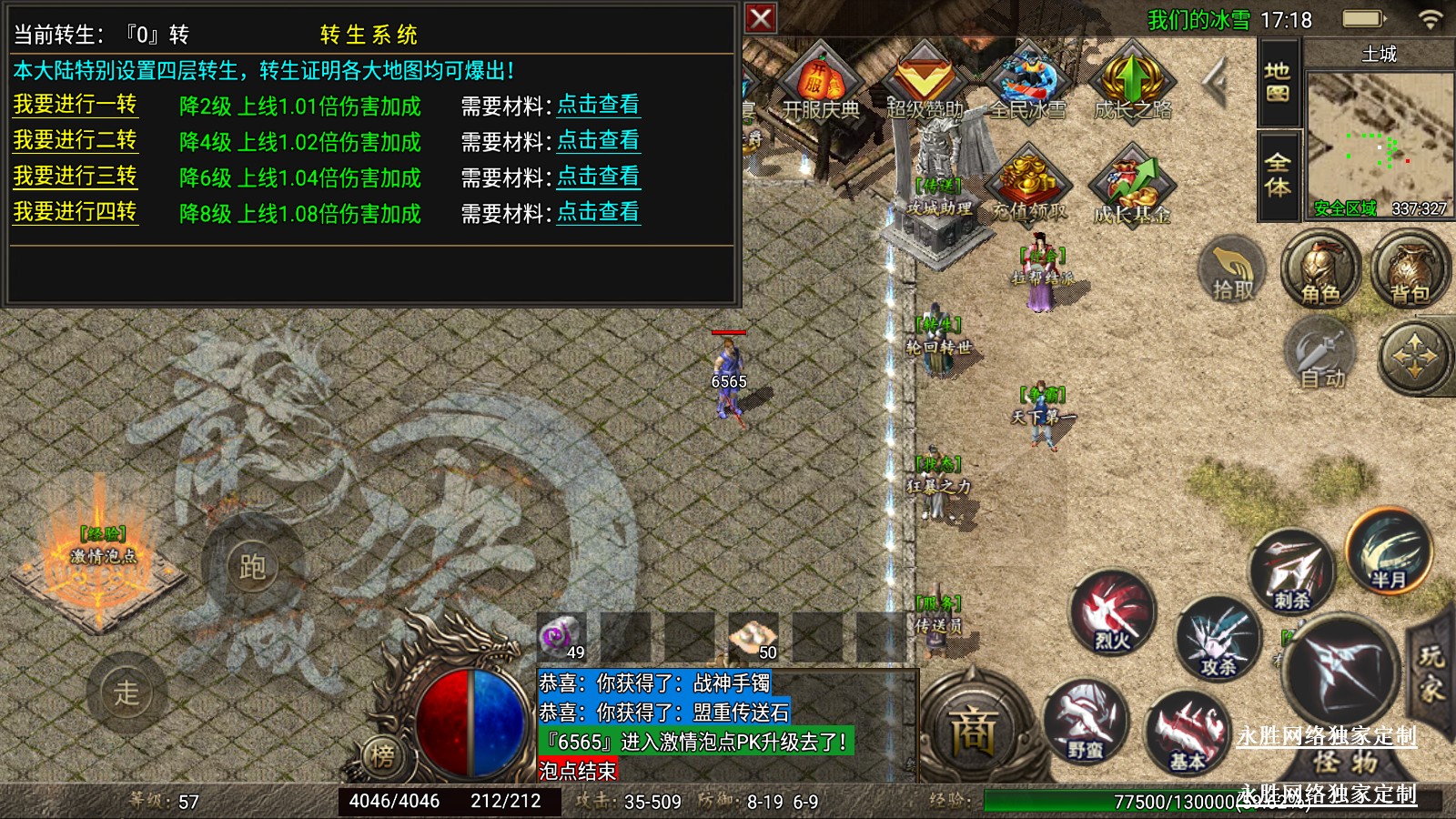Screen dimensions: 1456x819
Task: Select 我要进行二转 rebirth option
Action: [x=75, y=140]
